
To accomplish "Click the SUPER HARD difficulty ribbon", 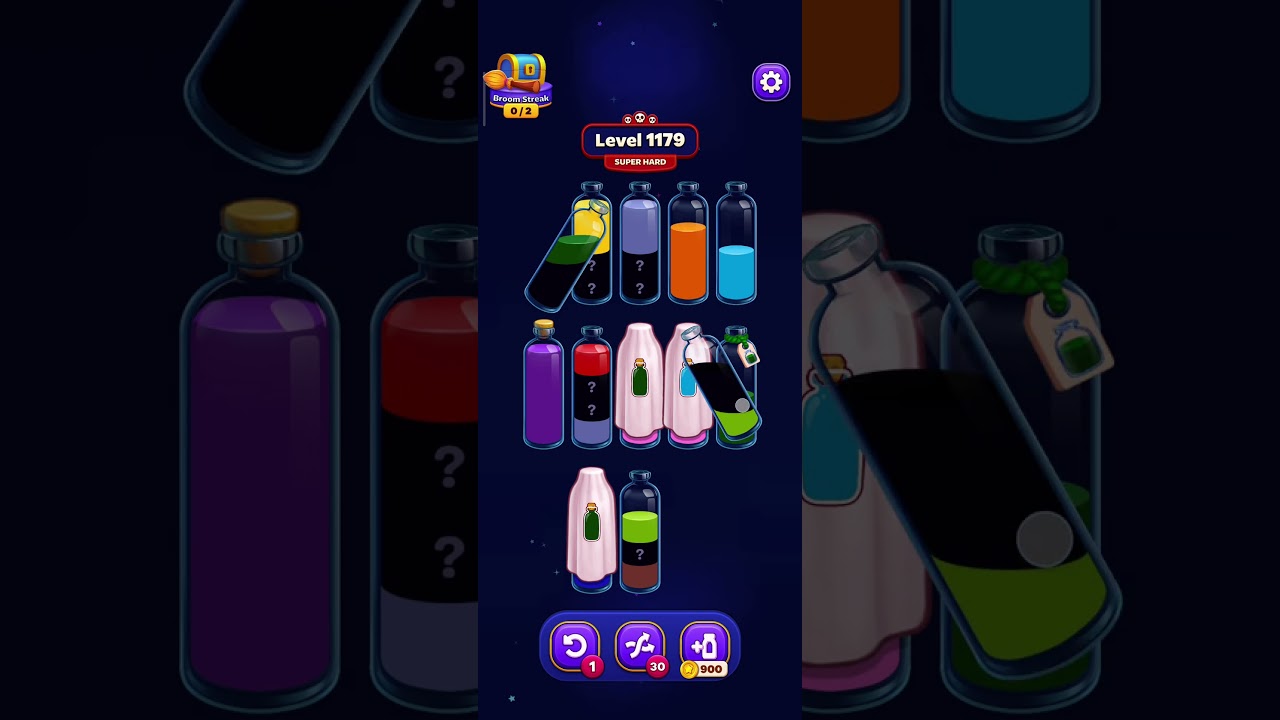I will click(x=640, y=161).
